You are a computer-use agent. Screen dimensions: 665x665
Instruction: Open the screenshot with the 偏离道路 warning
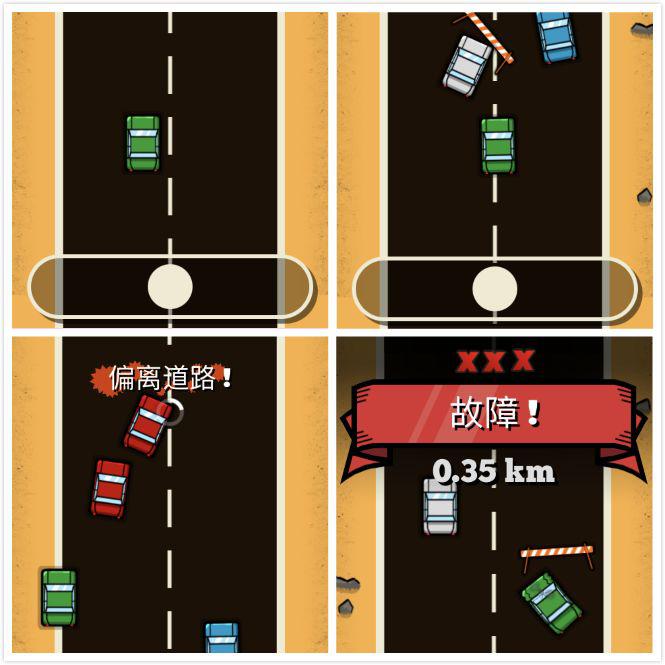(169, 497)
